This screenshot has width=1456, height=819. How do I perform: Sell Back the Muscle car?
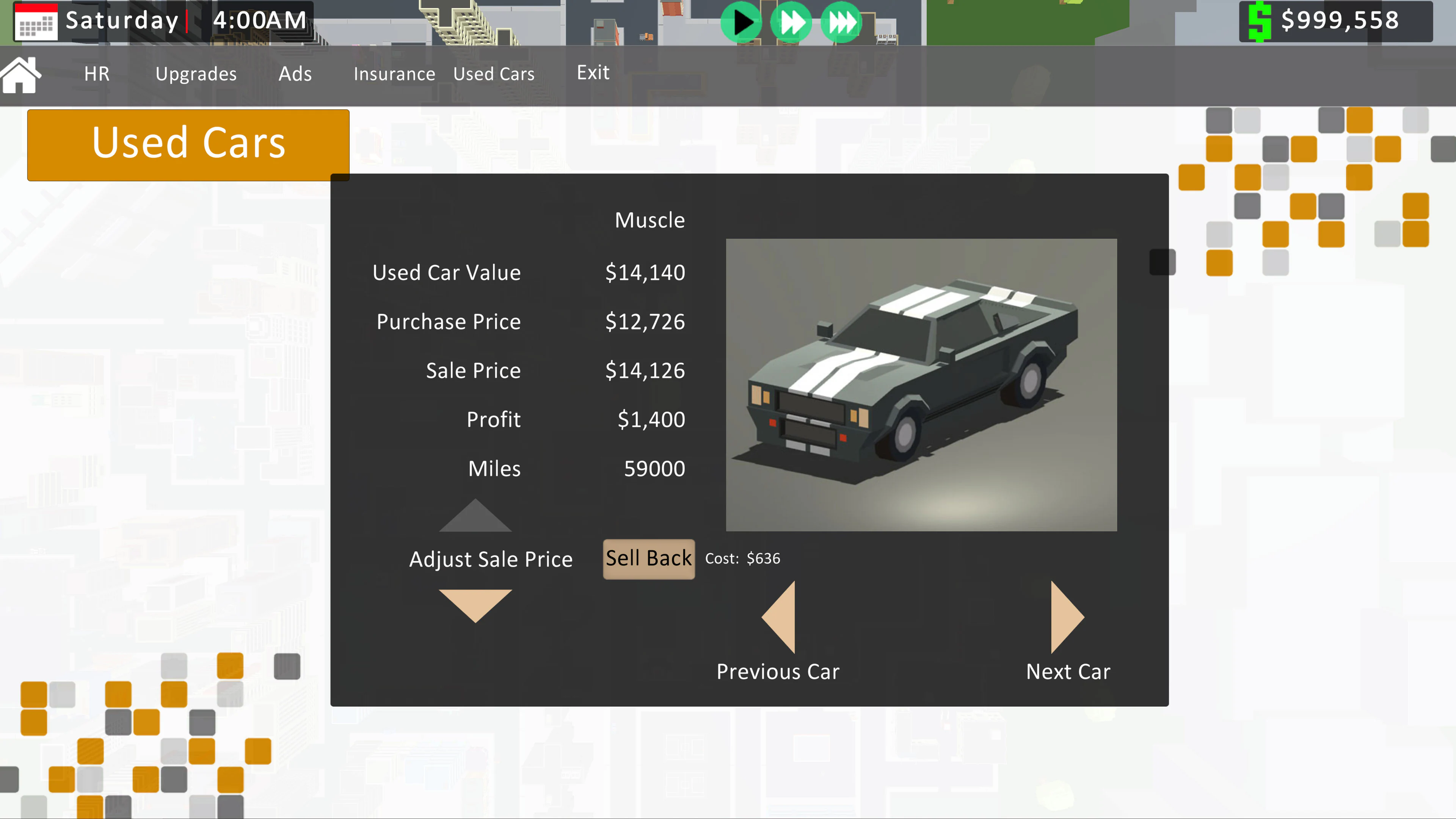click(x=649, y=559)
